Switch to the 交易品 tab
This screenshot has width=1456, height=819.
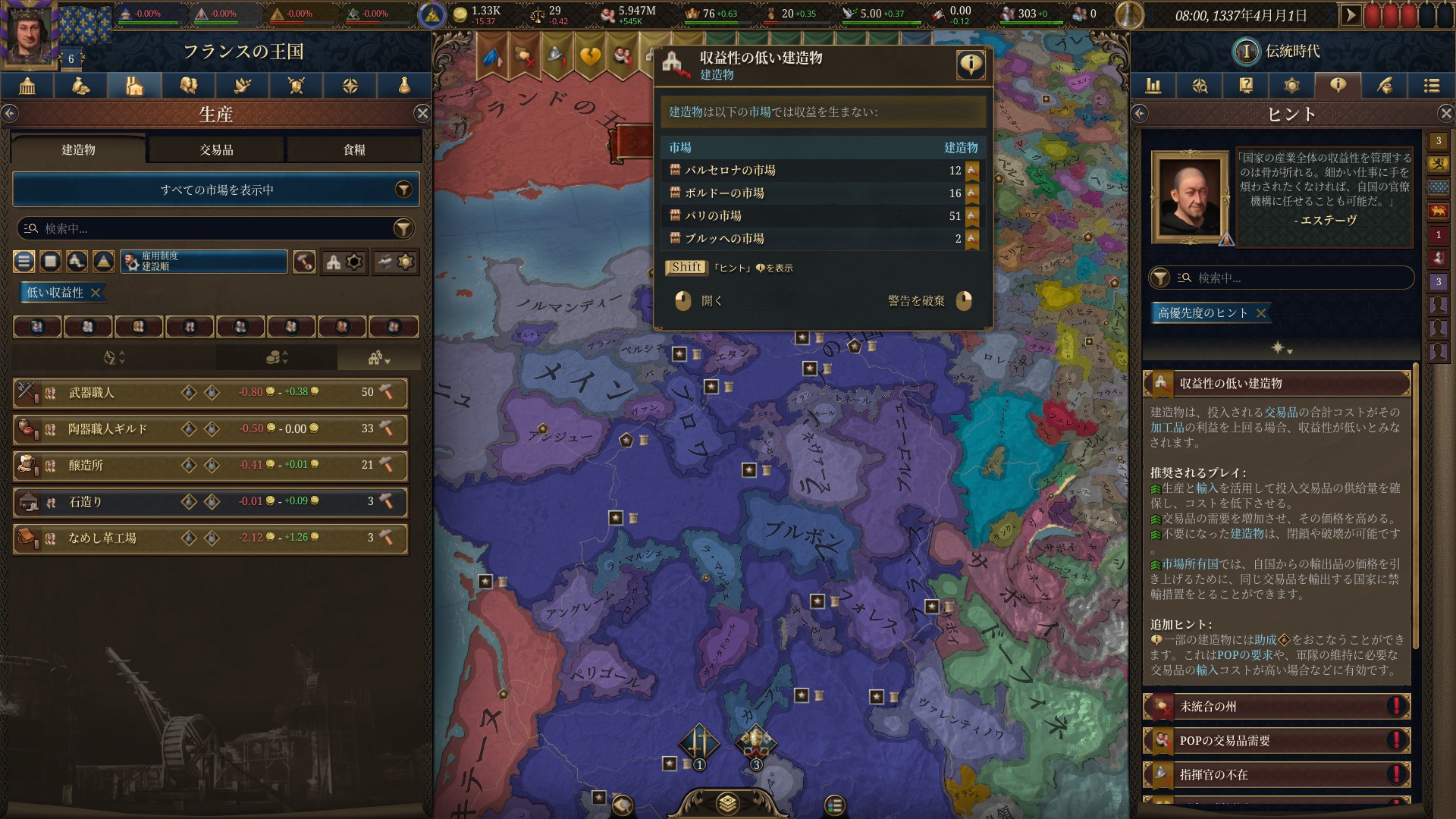218,149
